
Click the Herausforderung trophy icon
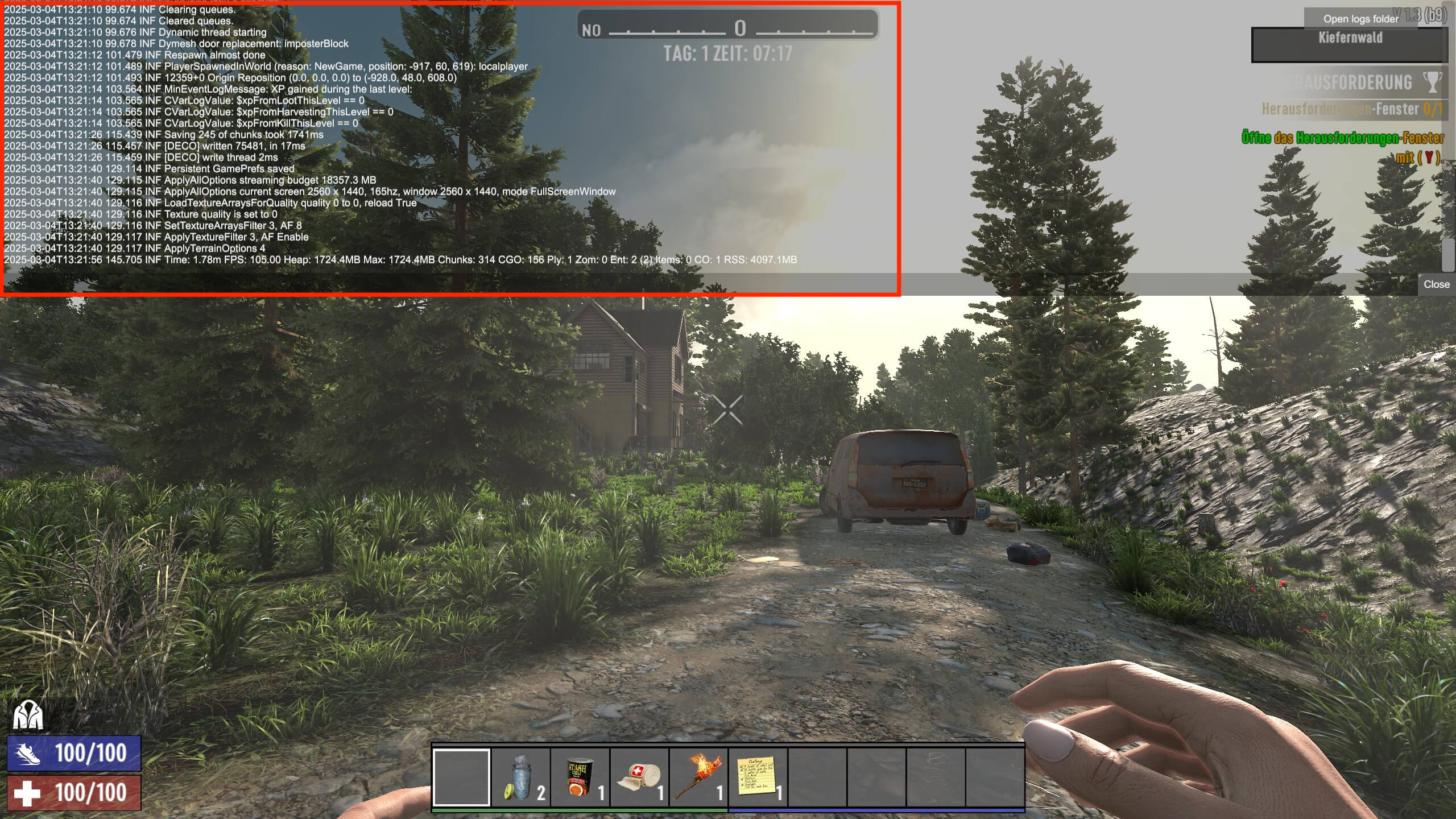click(1432, 82)
